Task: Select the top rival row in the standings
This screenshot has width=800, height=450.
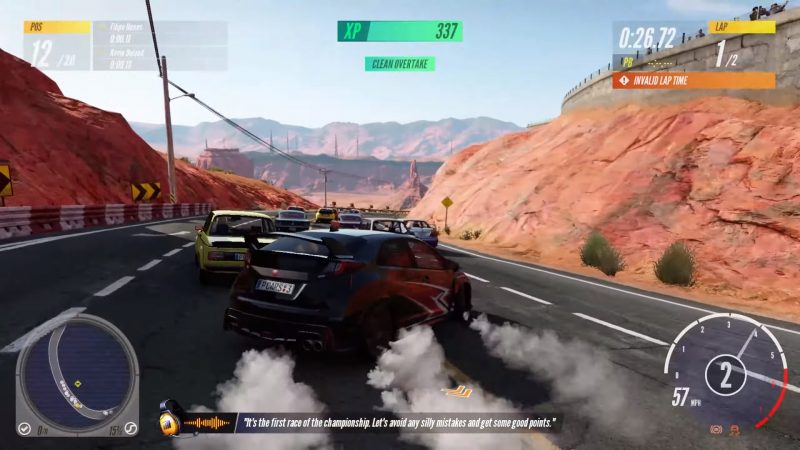Action: (159, 33)
